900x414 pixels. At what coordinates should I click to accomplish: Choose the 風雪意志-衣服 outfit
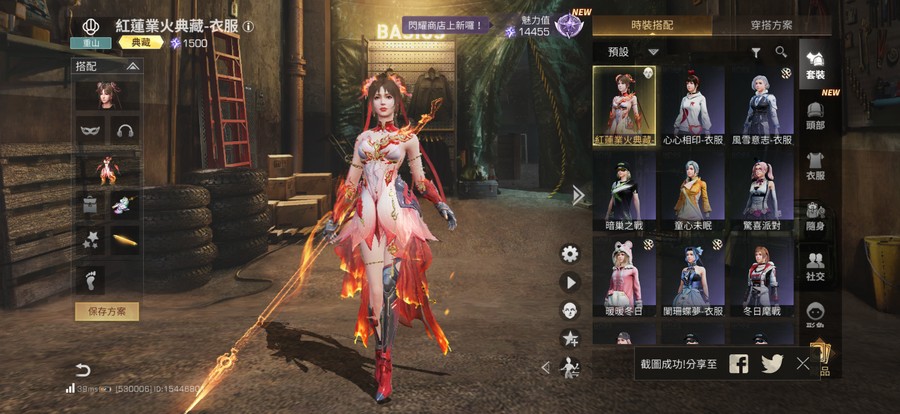[761, 106]
